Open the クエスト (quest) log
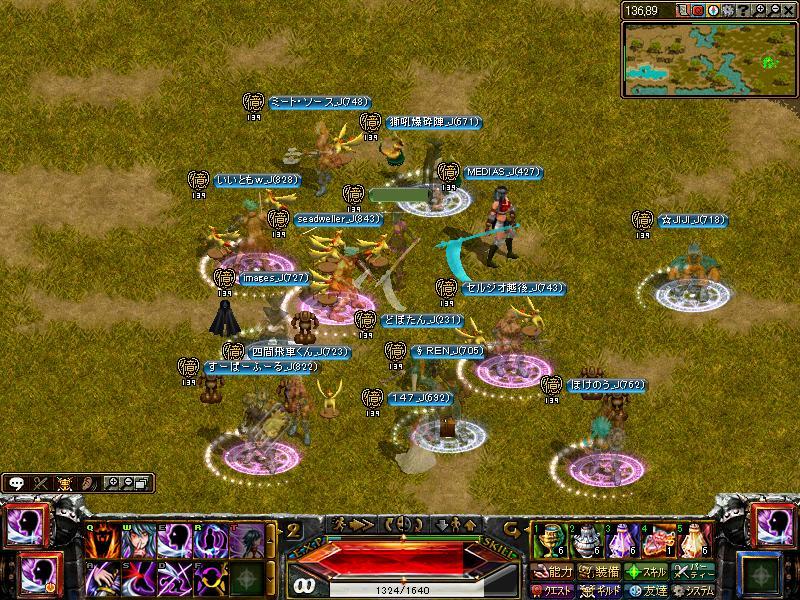 [553, 590]
